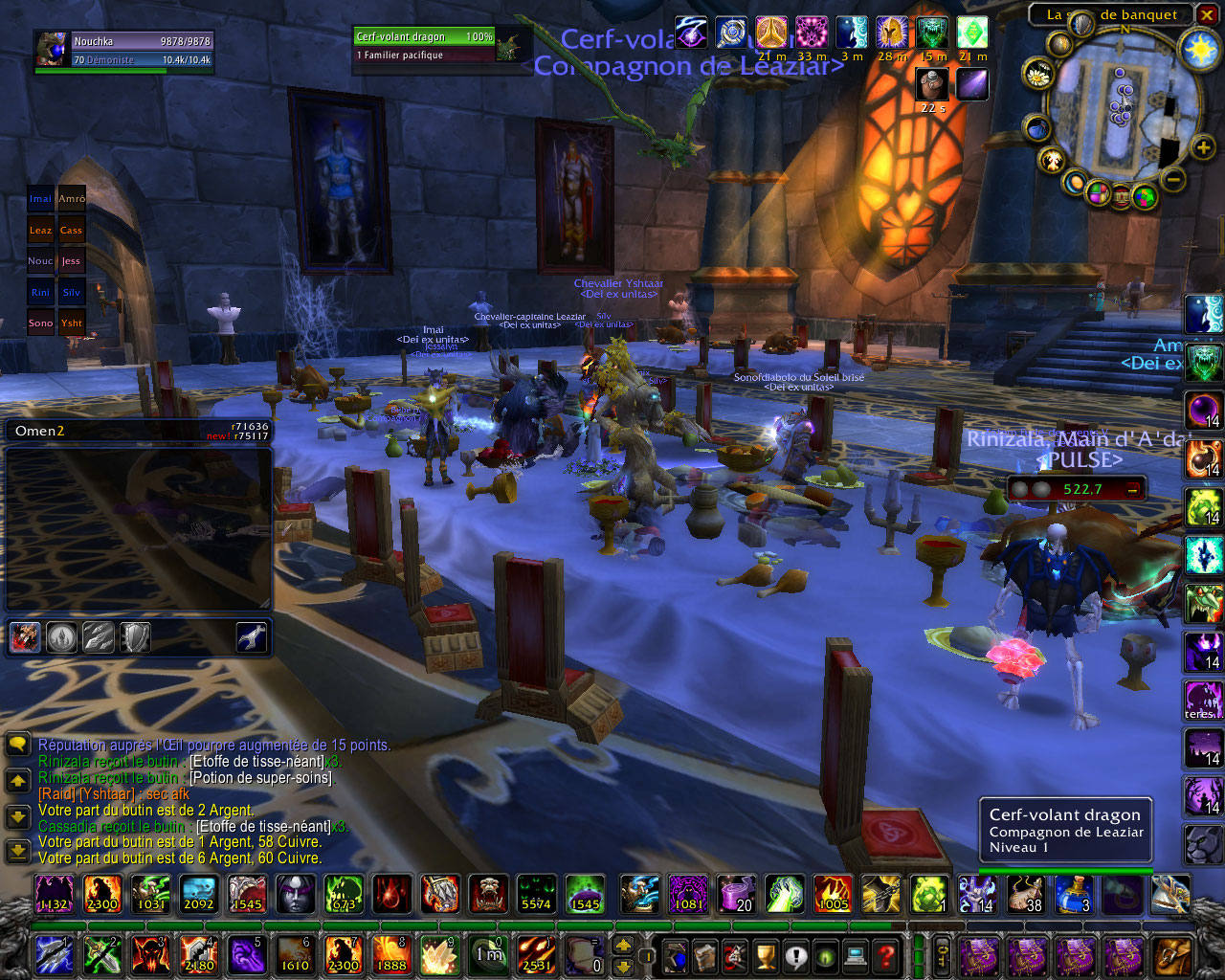Target raid member Ysht in the grid
The image size is (1225, 980).
point(72,323)
